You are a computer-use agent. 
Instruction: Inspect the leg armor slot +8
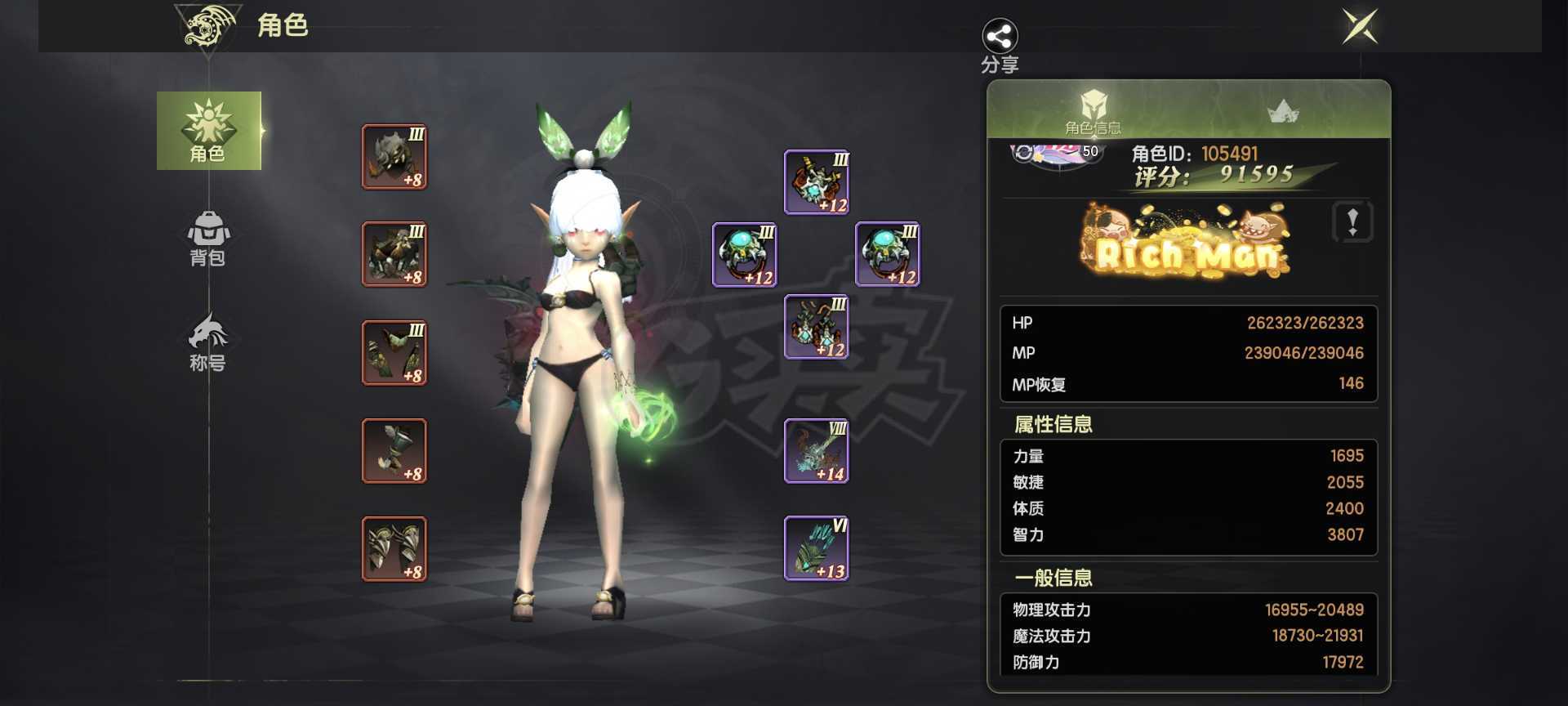tap(394, 352)
